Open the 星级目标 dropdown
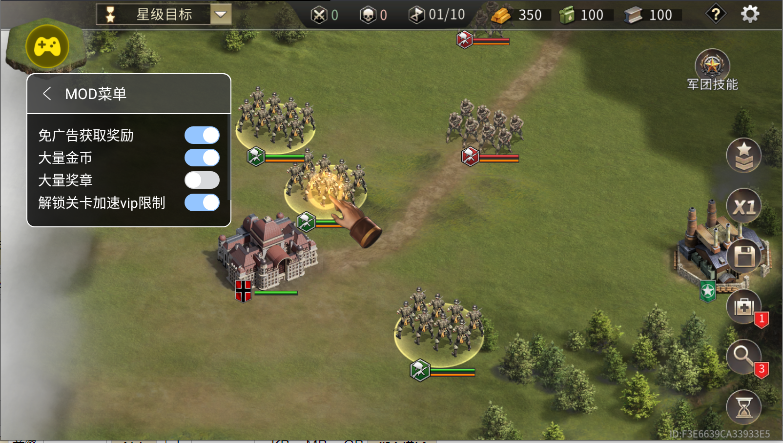Viewport: 783px width, 443px height. point(221,14)
